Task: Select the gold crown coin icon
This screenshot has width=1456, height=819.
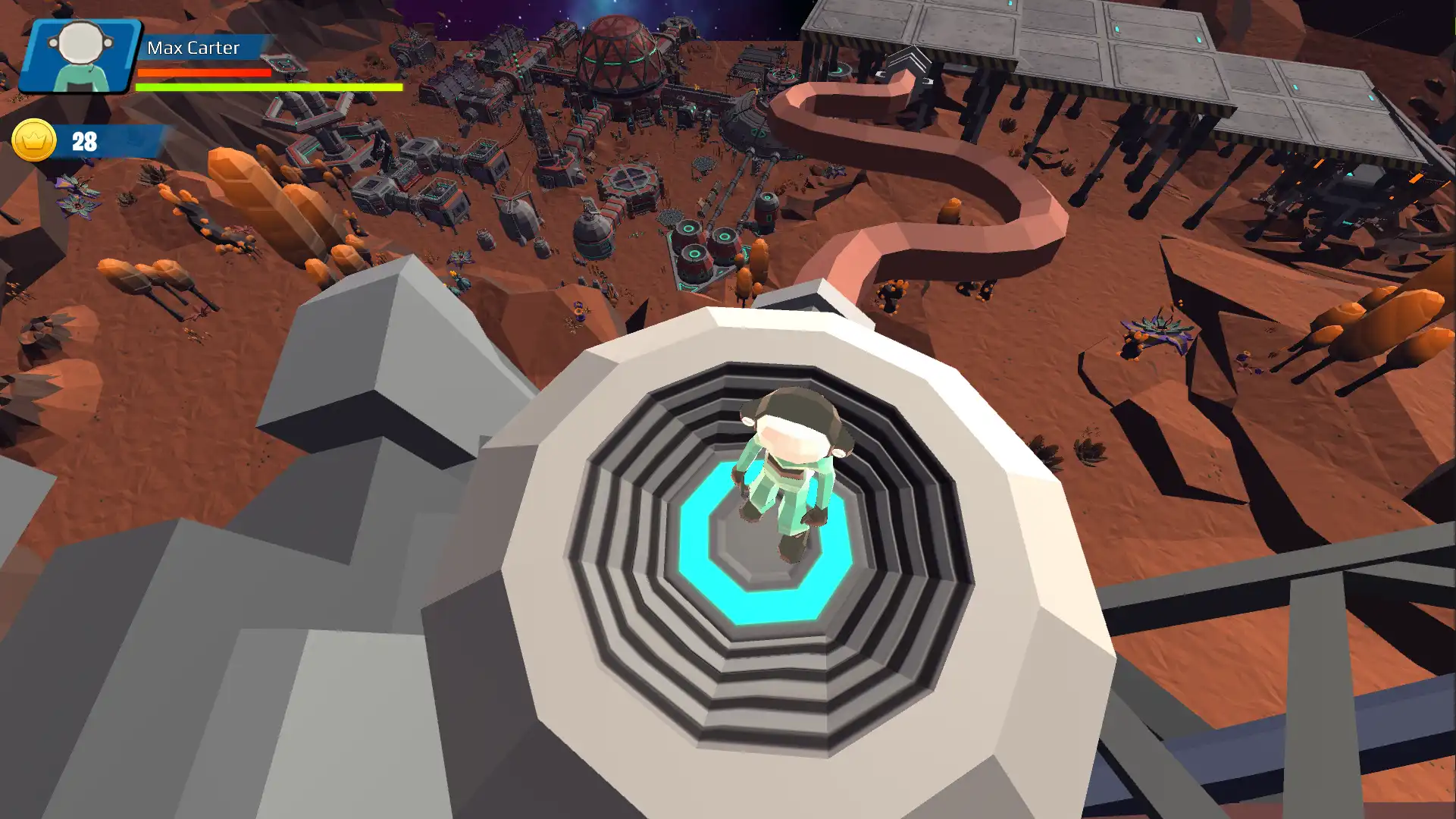Action: coord(34,140)
